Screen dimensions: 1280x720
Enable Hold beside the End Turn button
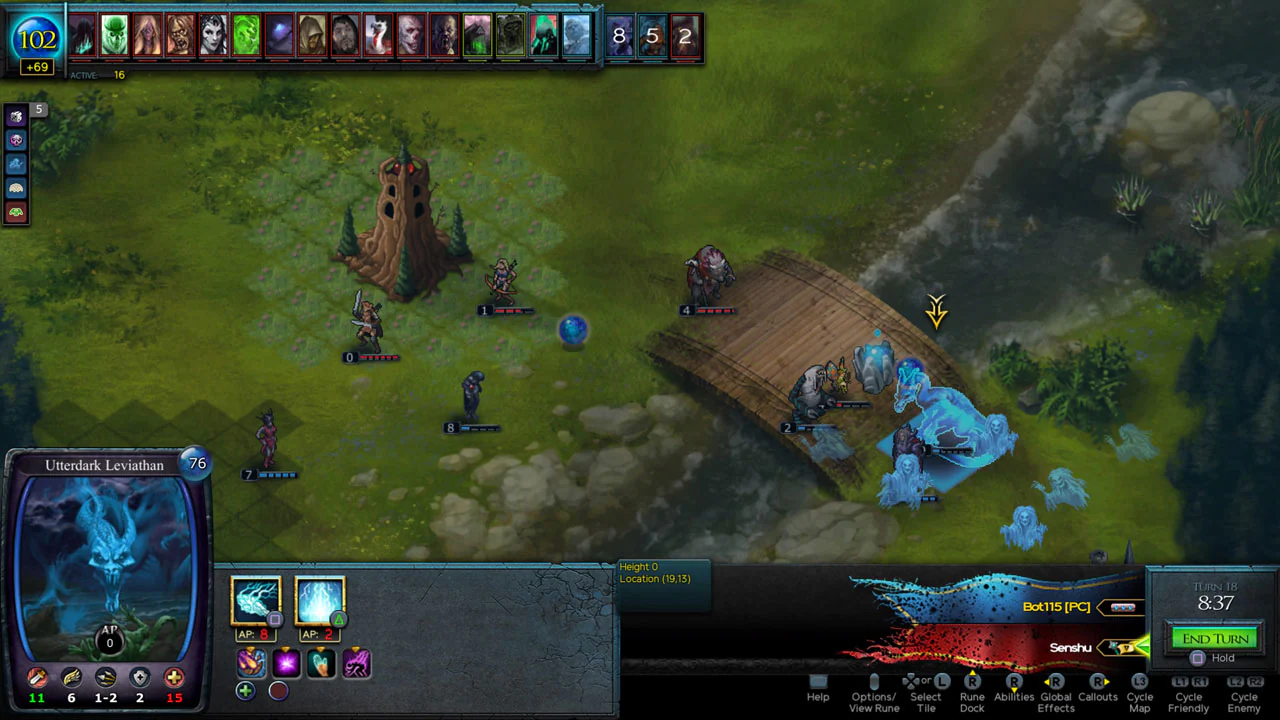coord(1198,658)
